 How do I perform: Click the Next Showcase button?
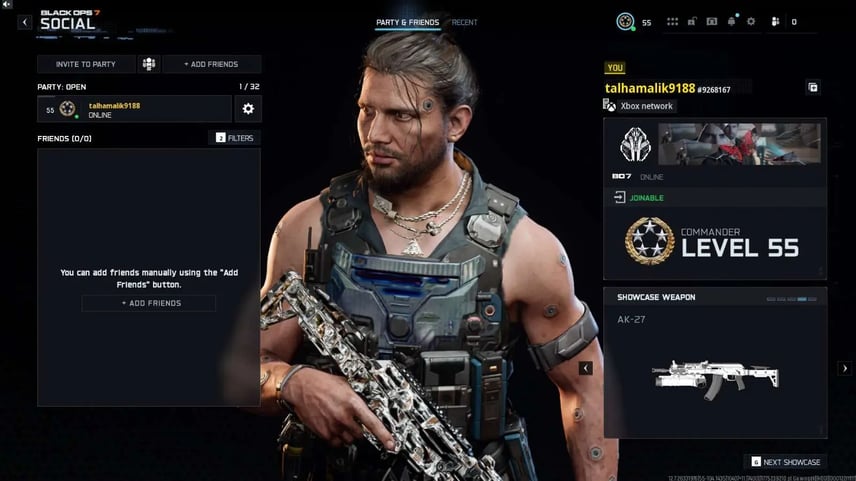point(786,462)
